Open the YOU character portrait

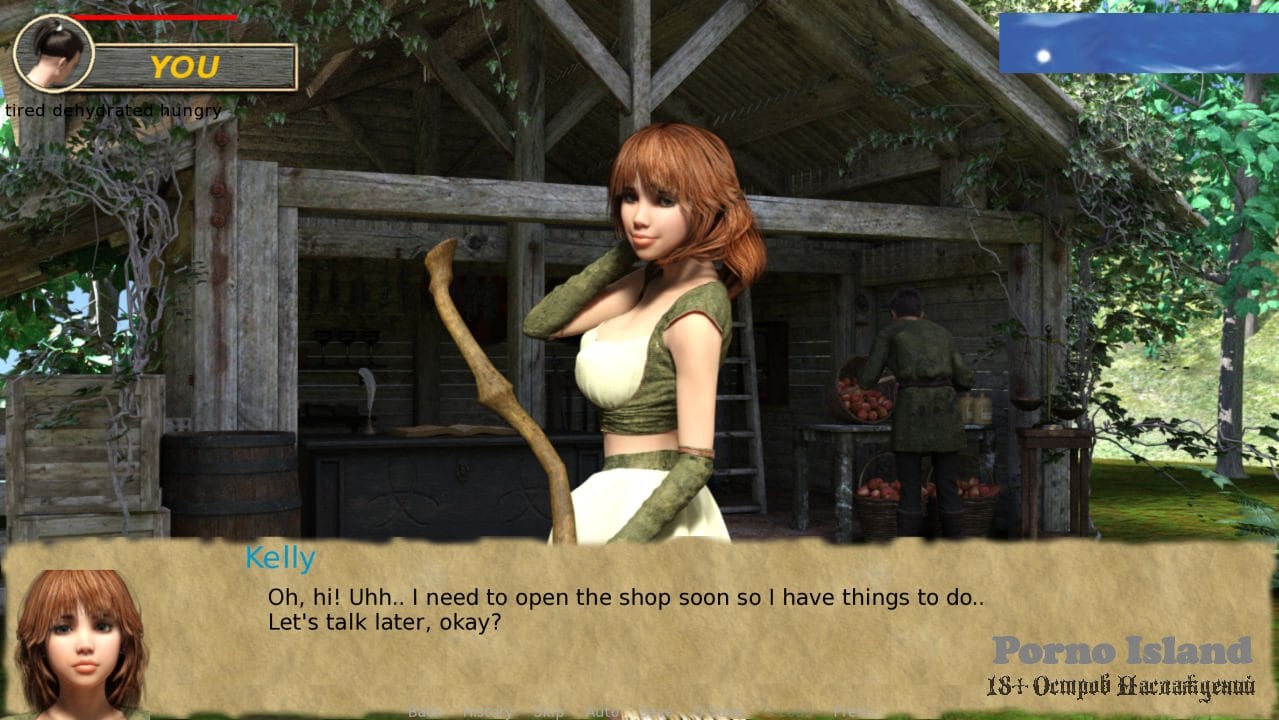point(53,53)
